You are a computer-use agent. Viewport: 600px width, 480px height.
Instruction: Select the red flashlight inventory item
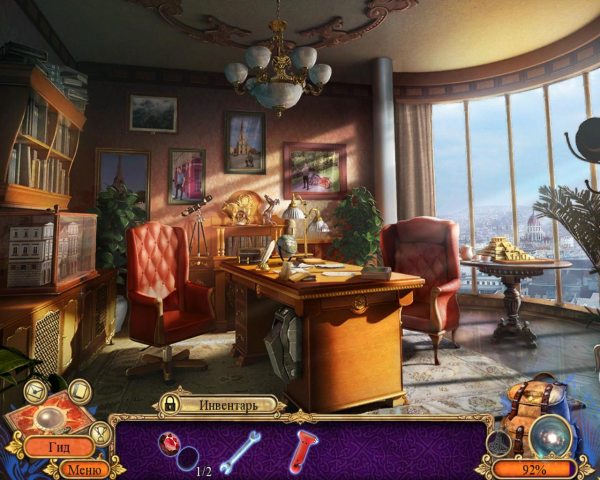point(300,449)
